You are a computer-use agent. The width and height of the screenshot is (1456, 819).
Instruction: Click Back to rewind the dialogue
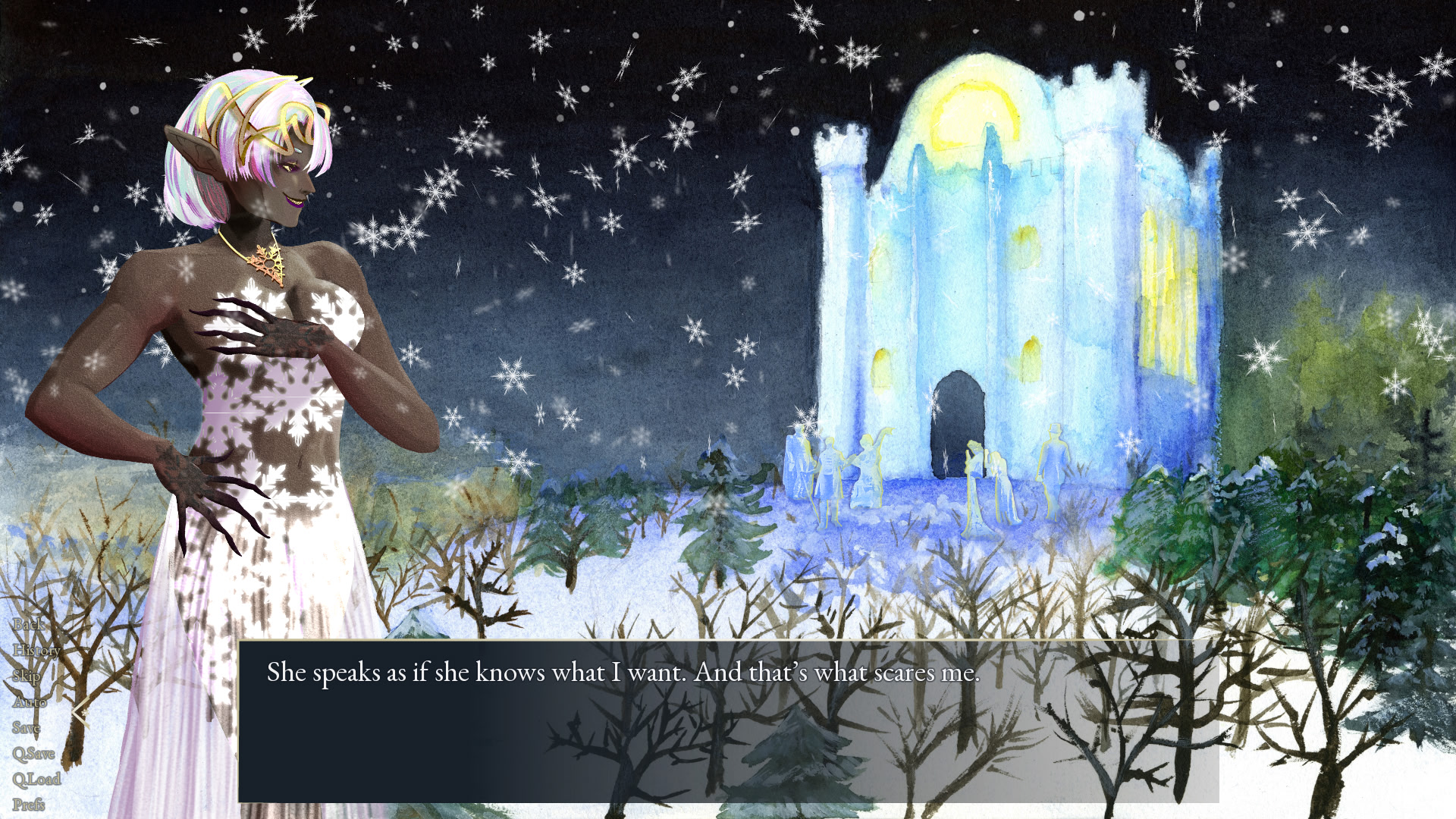[x=29, y=626]
